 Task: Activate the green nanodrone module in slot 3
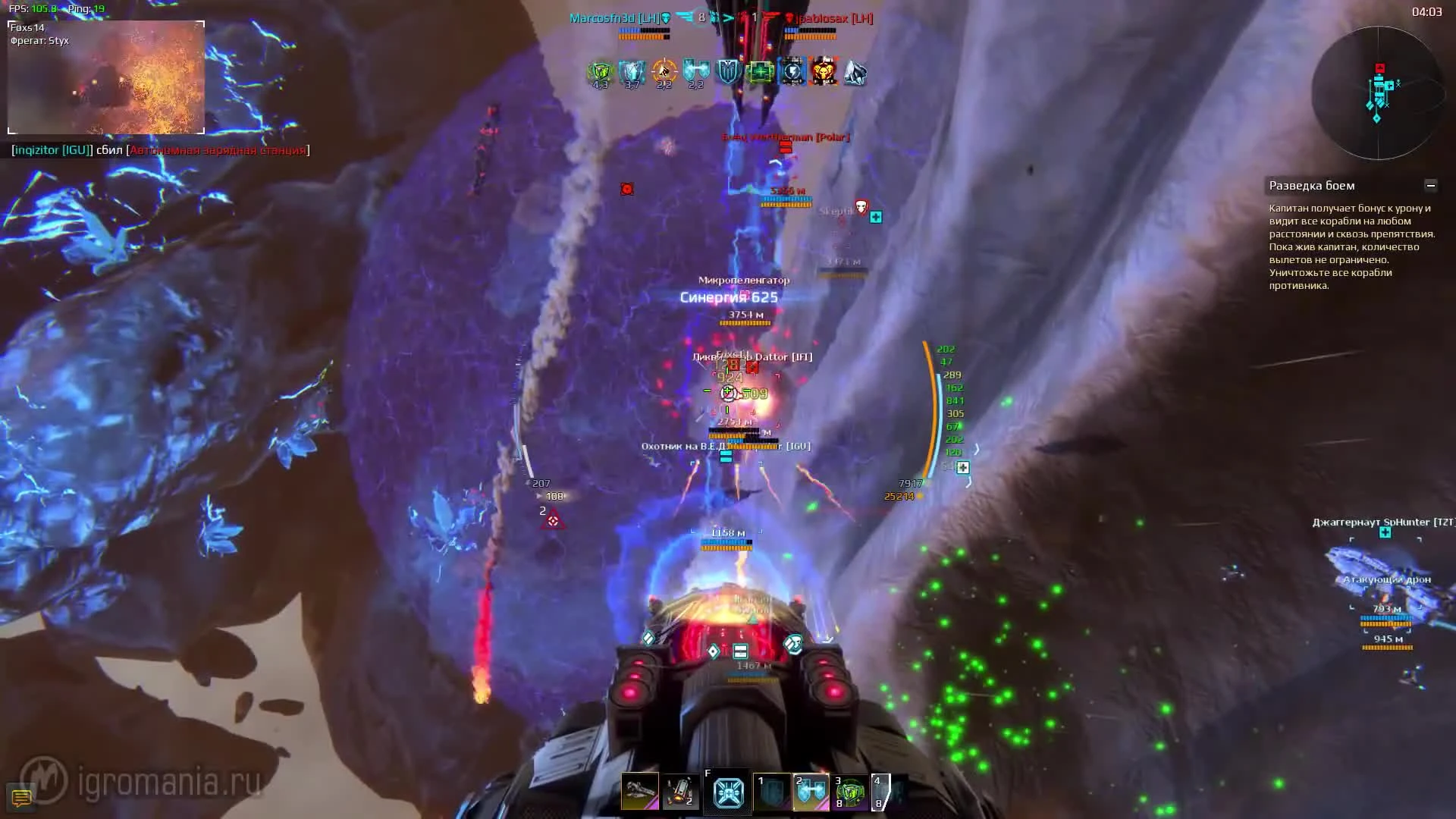[x=851, y=791]
